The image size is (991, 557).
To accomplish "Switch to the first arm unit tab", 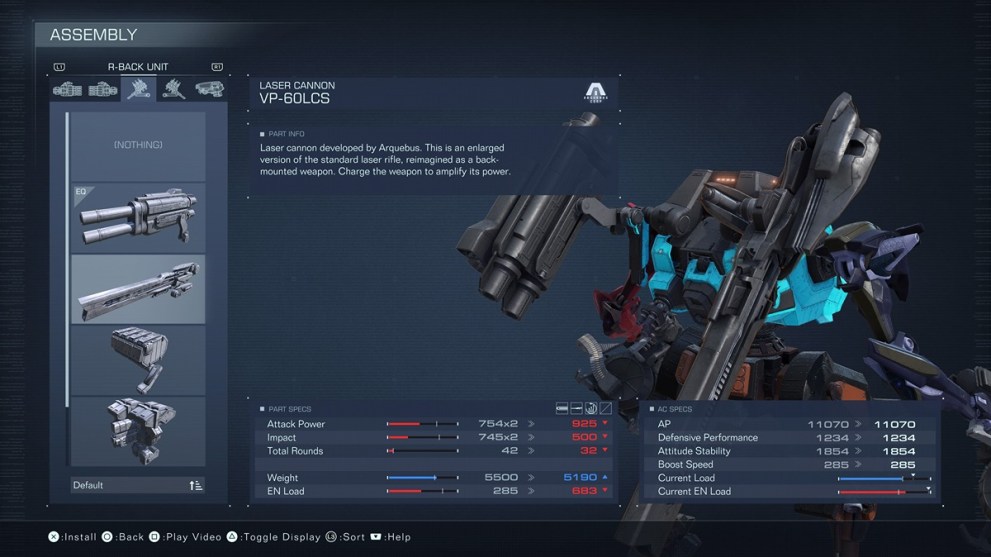I will [x=67, y=90].
